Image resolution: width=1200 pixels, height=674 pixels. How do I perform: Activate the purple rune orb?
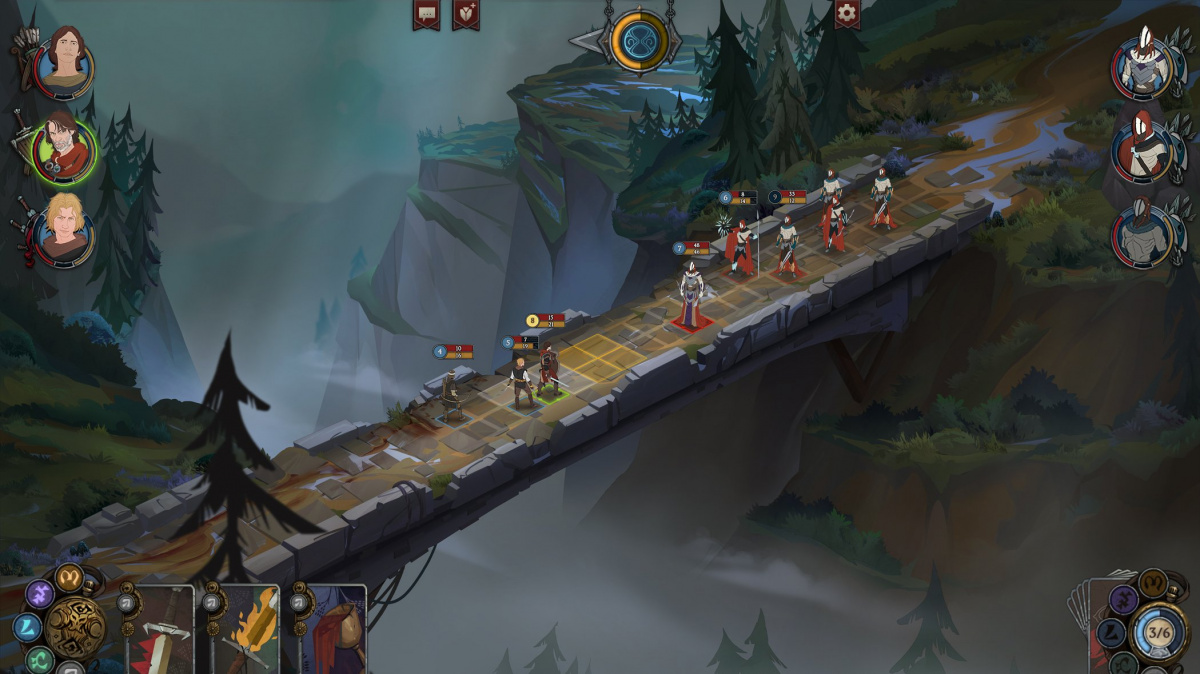coord(40,594)
